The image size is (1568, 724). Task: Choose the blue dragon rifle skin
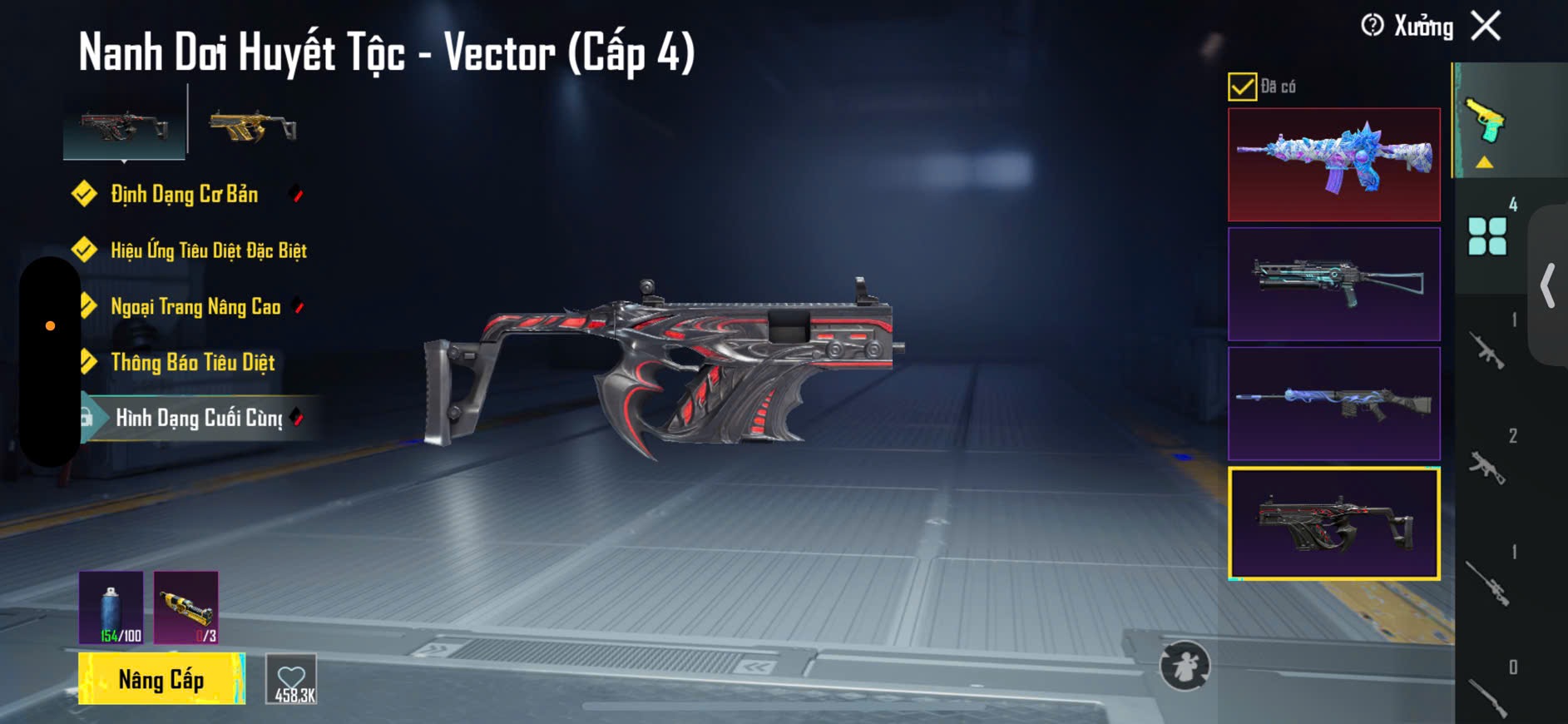point(1333,404)
